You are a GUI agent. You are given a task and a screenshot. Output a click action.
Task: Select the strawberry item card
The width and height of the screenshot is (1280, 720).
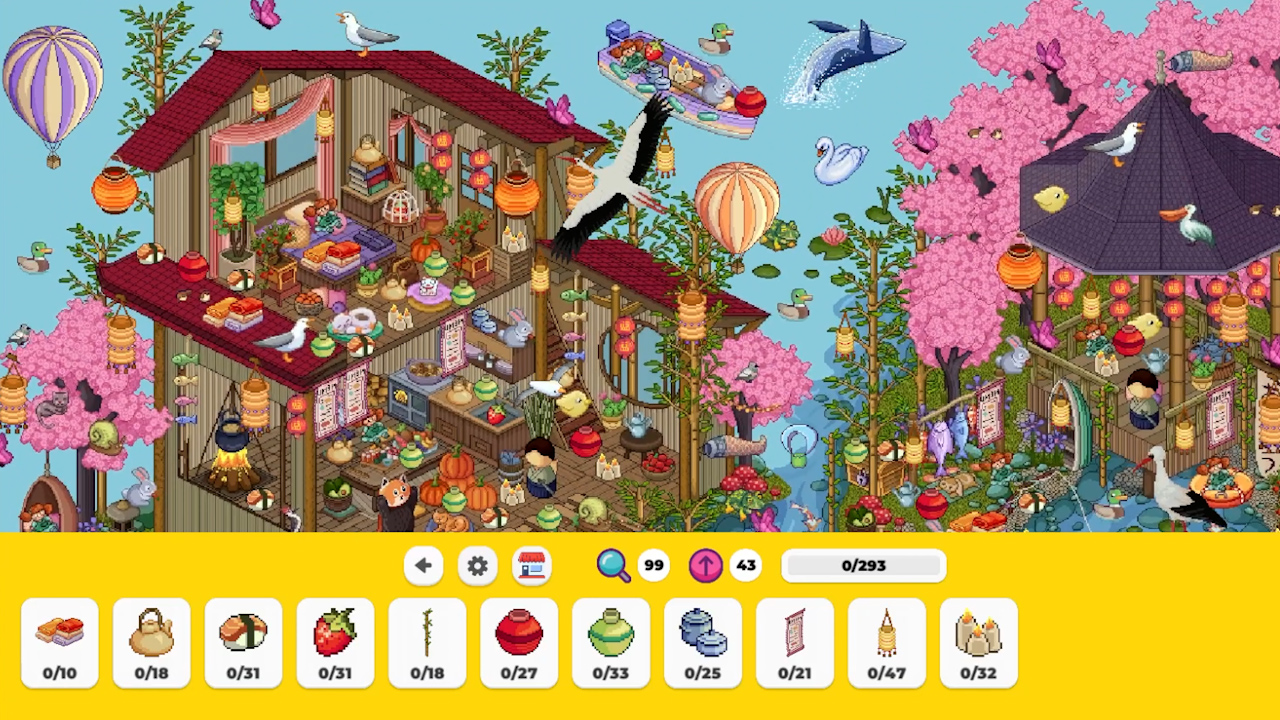[335, 640]
